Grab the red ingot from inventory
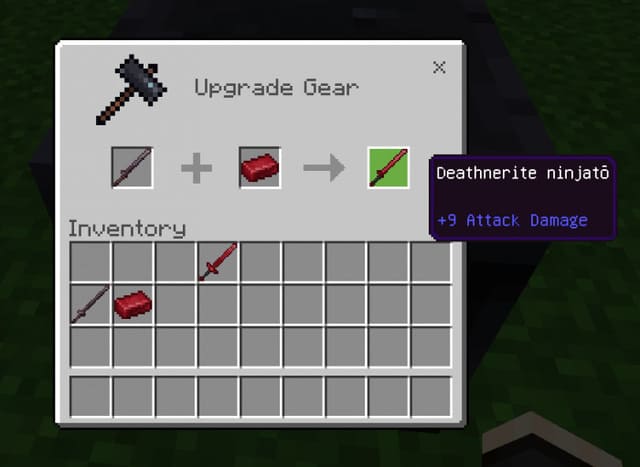The height and width of the screenshot is (467, 640). pyautogui.click(x=132, y=304)
